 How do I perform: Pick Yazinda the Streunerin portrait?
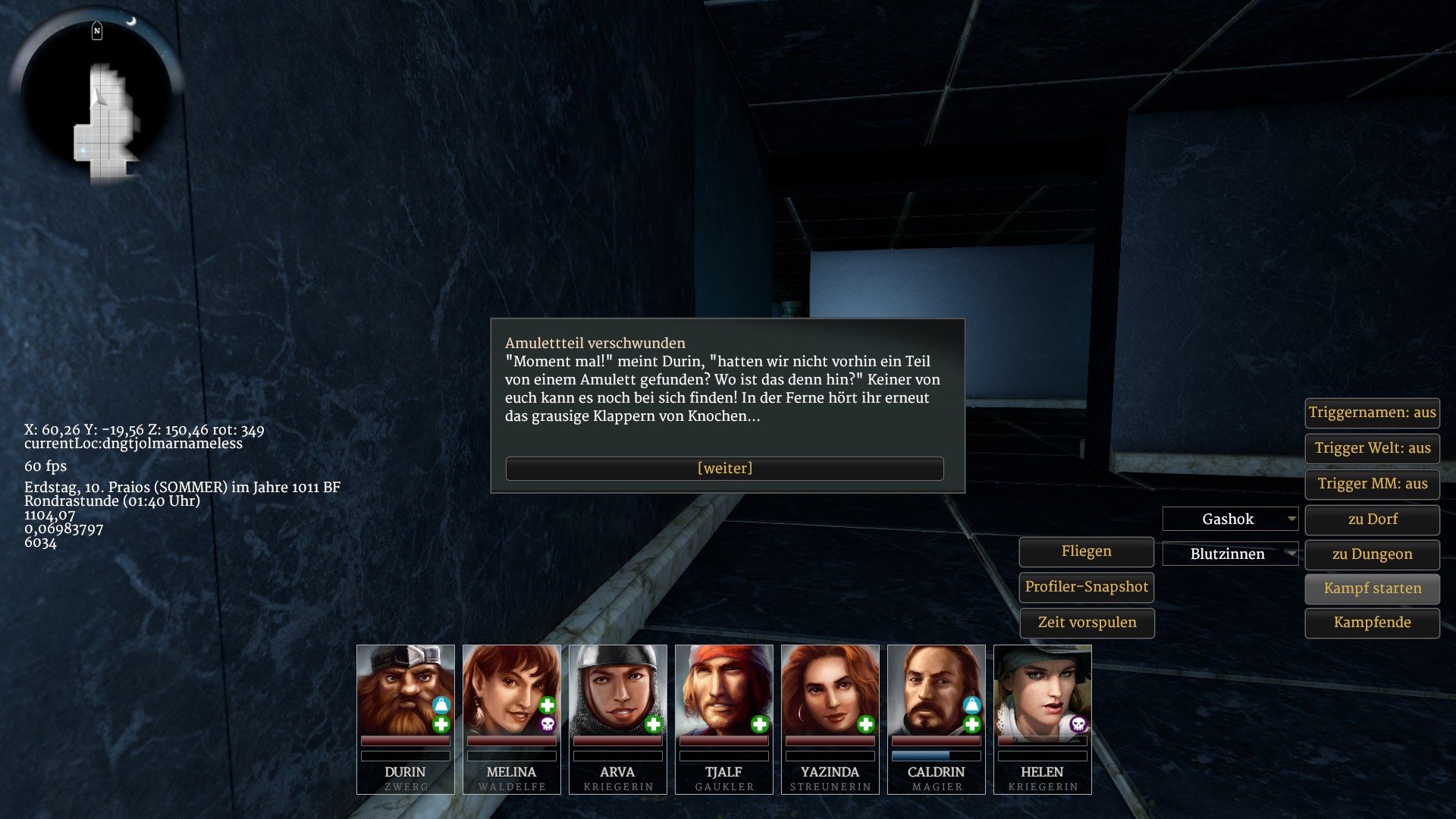(x=830, y=690)
